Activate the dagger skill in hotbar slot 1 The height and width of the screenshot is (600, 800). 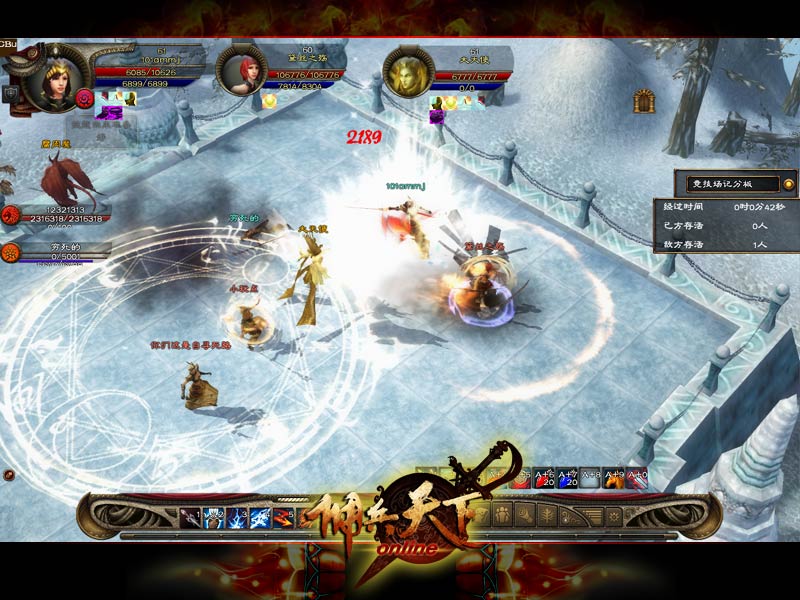click(x=190, y=517)
